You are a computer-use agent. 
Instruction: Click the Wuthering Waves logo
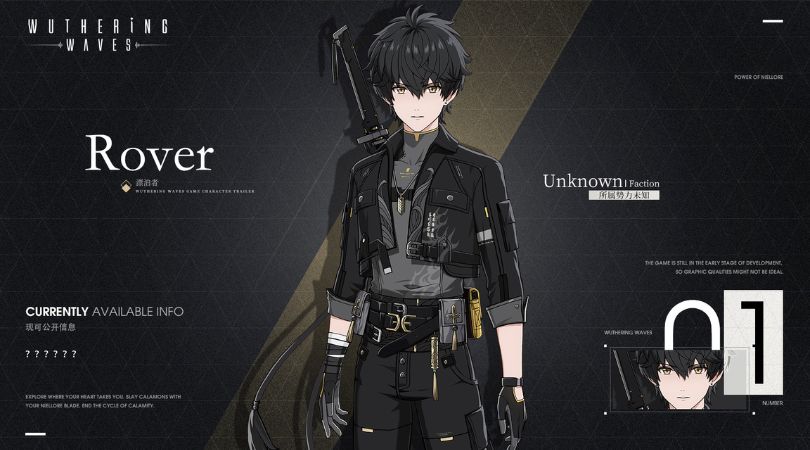(x=98, y=34)
